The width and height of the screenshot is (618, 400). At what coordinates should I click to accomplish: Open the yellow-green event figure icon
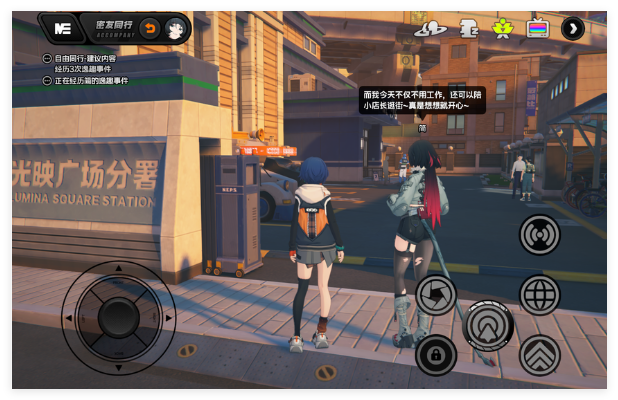pos(502,28)
